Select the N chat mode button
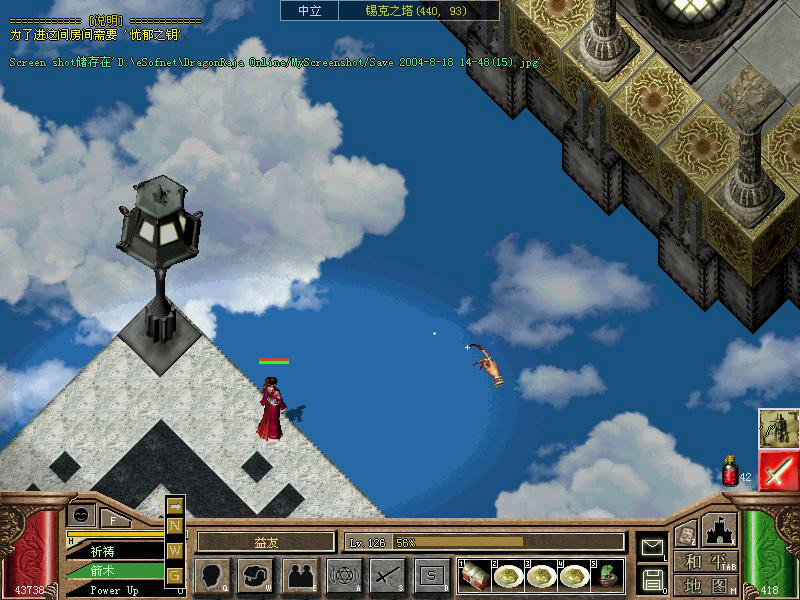 pos(175,526)
